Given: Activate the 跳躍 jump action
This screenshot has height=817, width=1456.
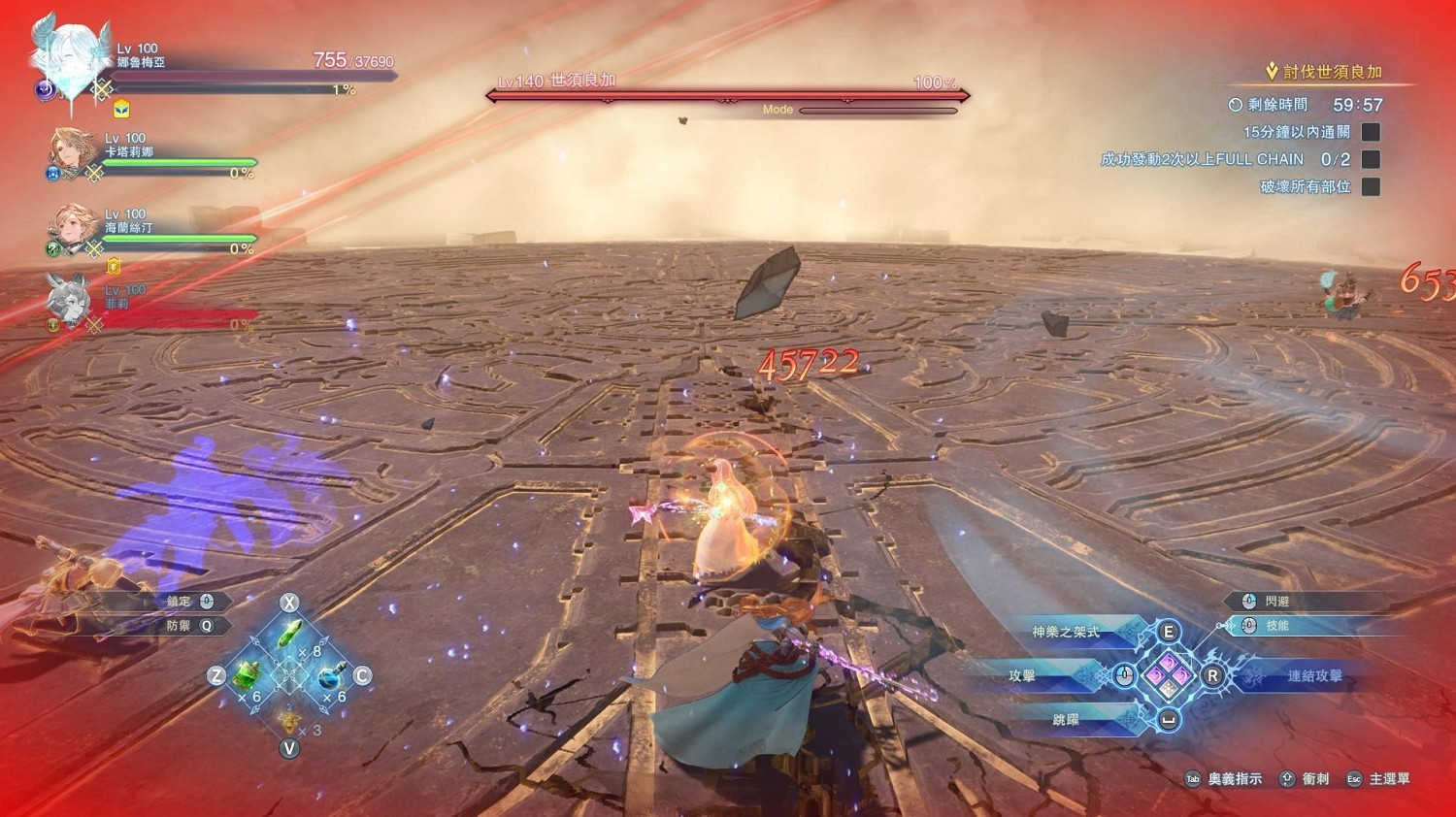Looking at the screenshot, I should click(1066, 720).
